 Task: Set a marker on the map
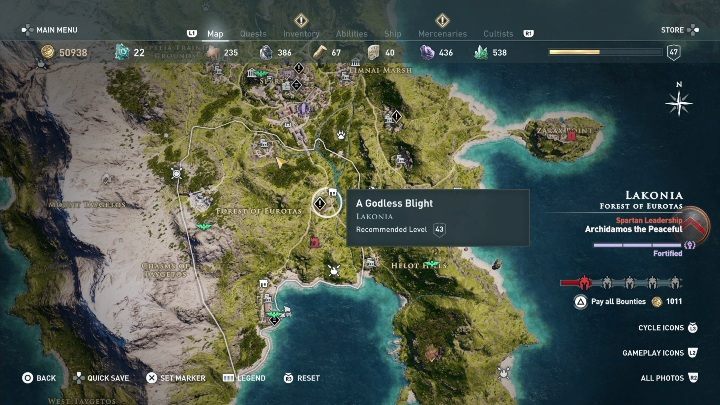pyautogui.click(x=177, y=378)
